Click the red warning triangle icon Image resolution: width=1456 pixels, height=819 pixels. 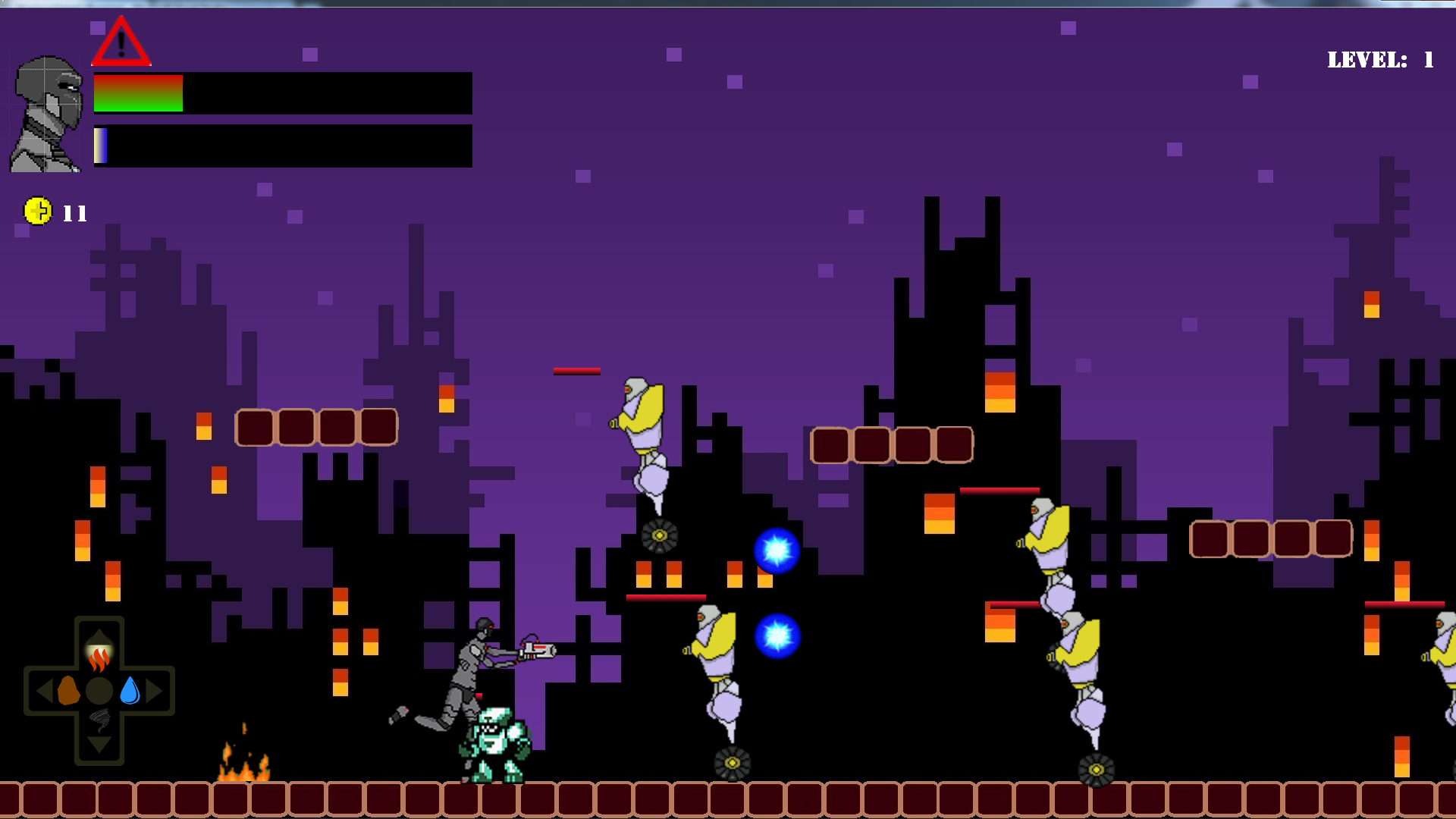[x=121, y=42]
